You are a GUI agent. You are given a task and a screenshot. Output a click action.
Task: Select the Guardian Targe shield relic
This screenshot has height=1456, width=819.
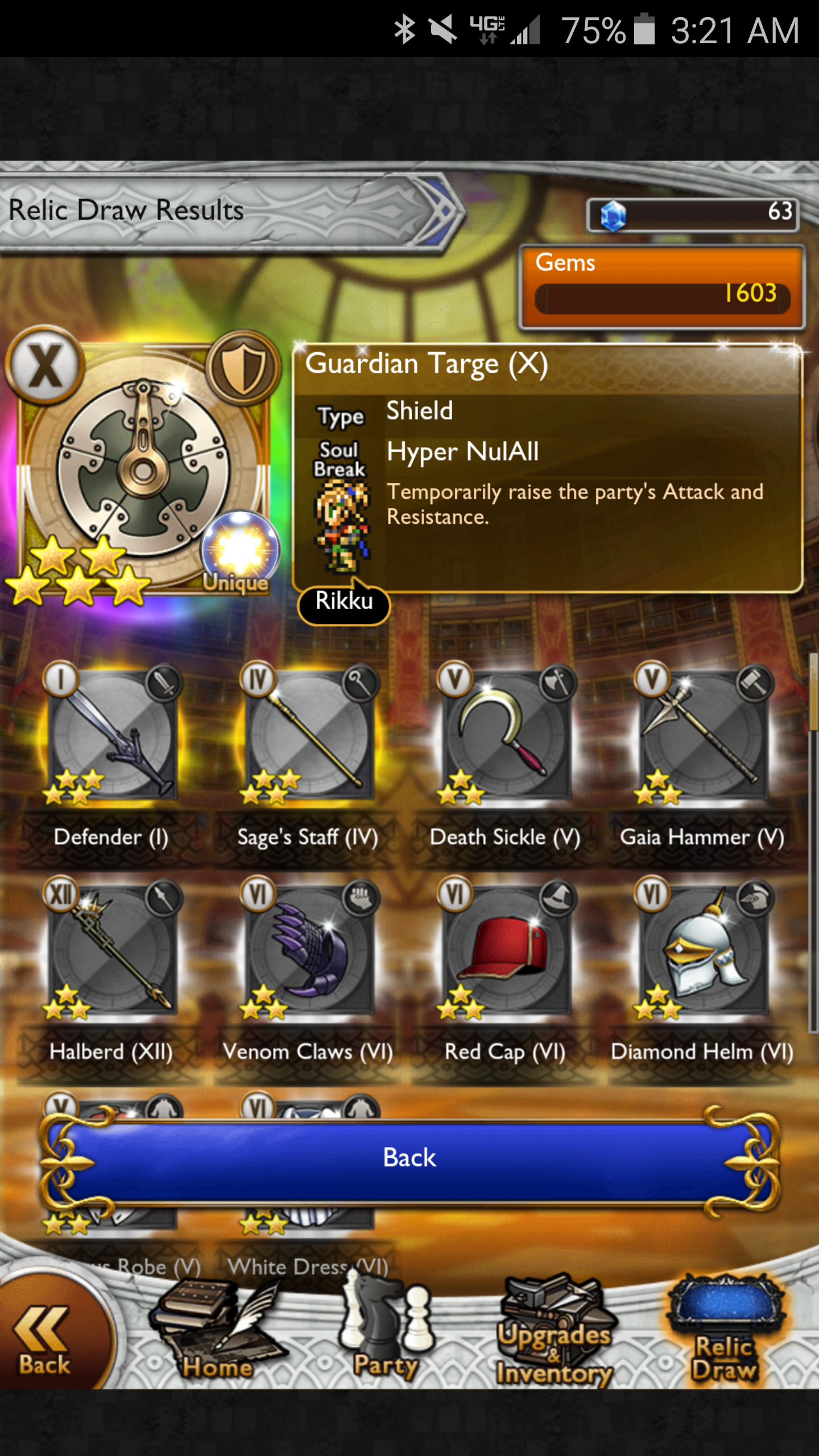[x=142, y=466]
